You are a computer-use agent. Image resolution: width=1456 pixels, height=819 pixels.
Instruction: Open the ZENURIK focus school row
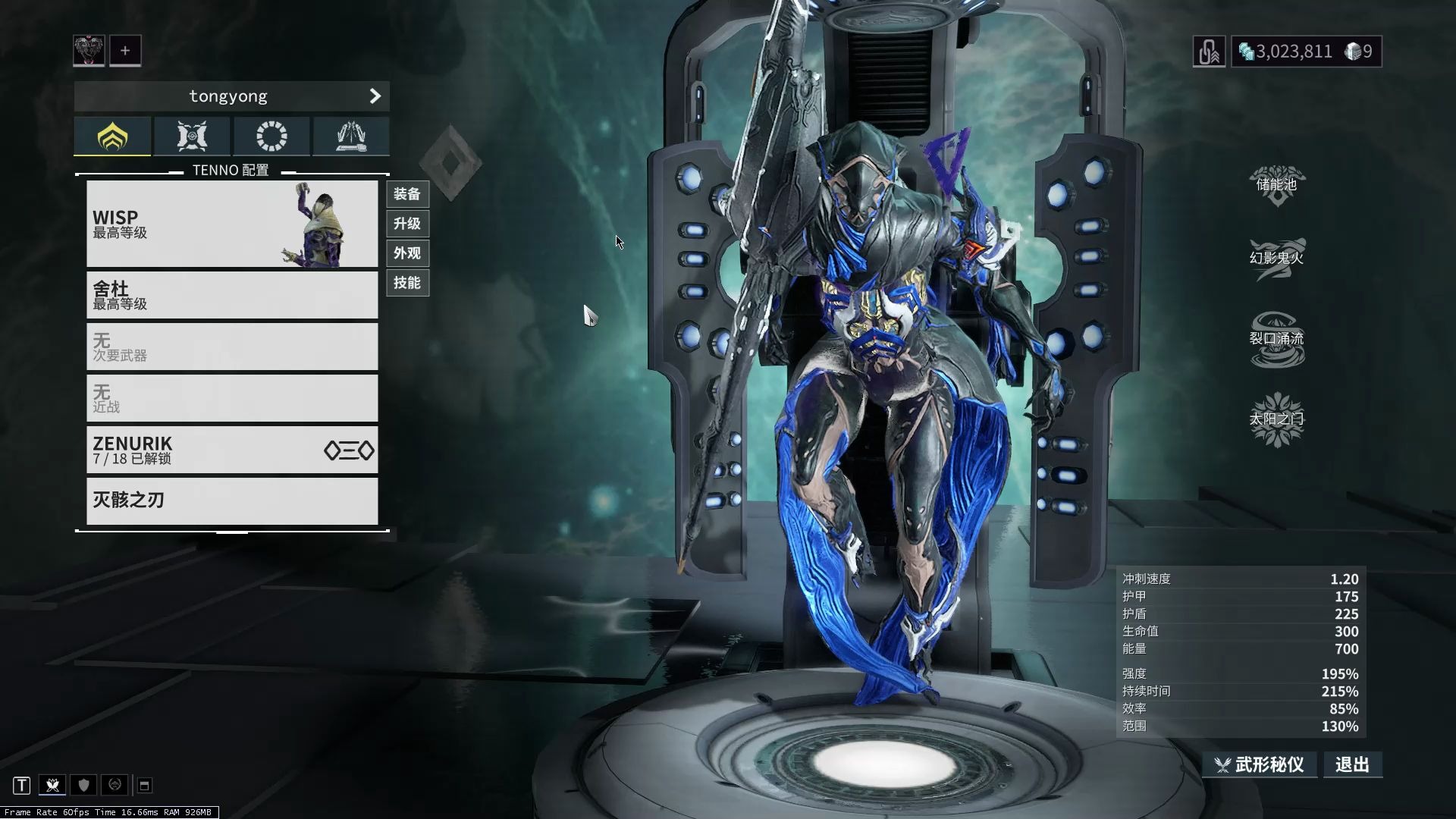(x=232, y=450)
